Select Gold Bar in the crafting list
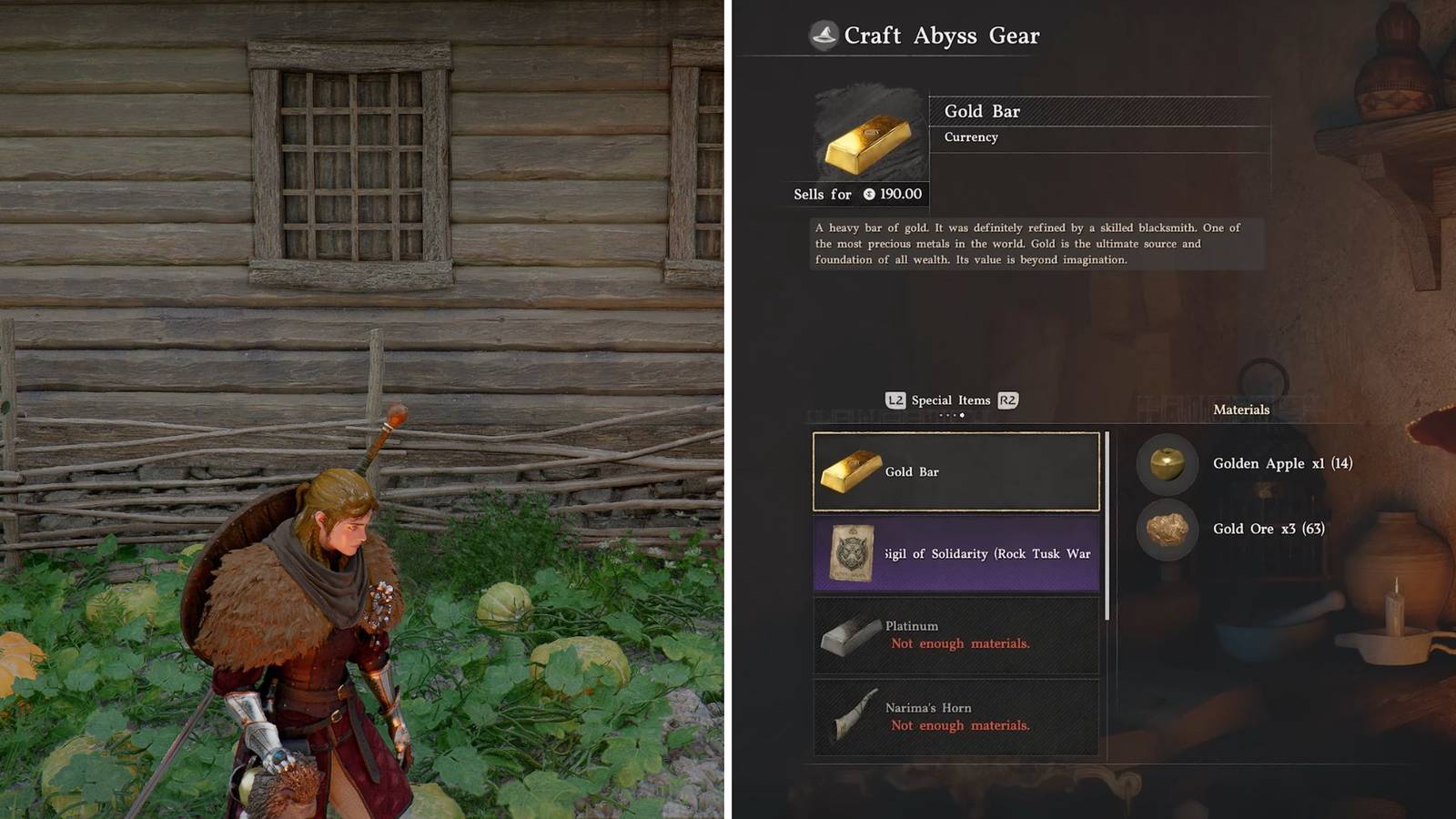Image resolution: width=1456 pixels, height=819 pixels. (955, 471)
